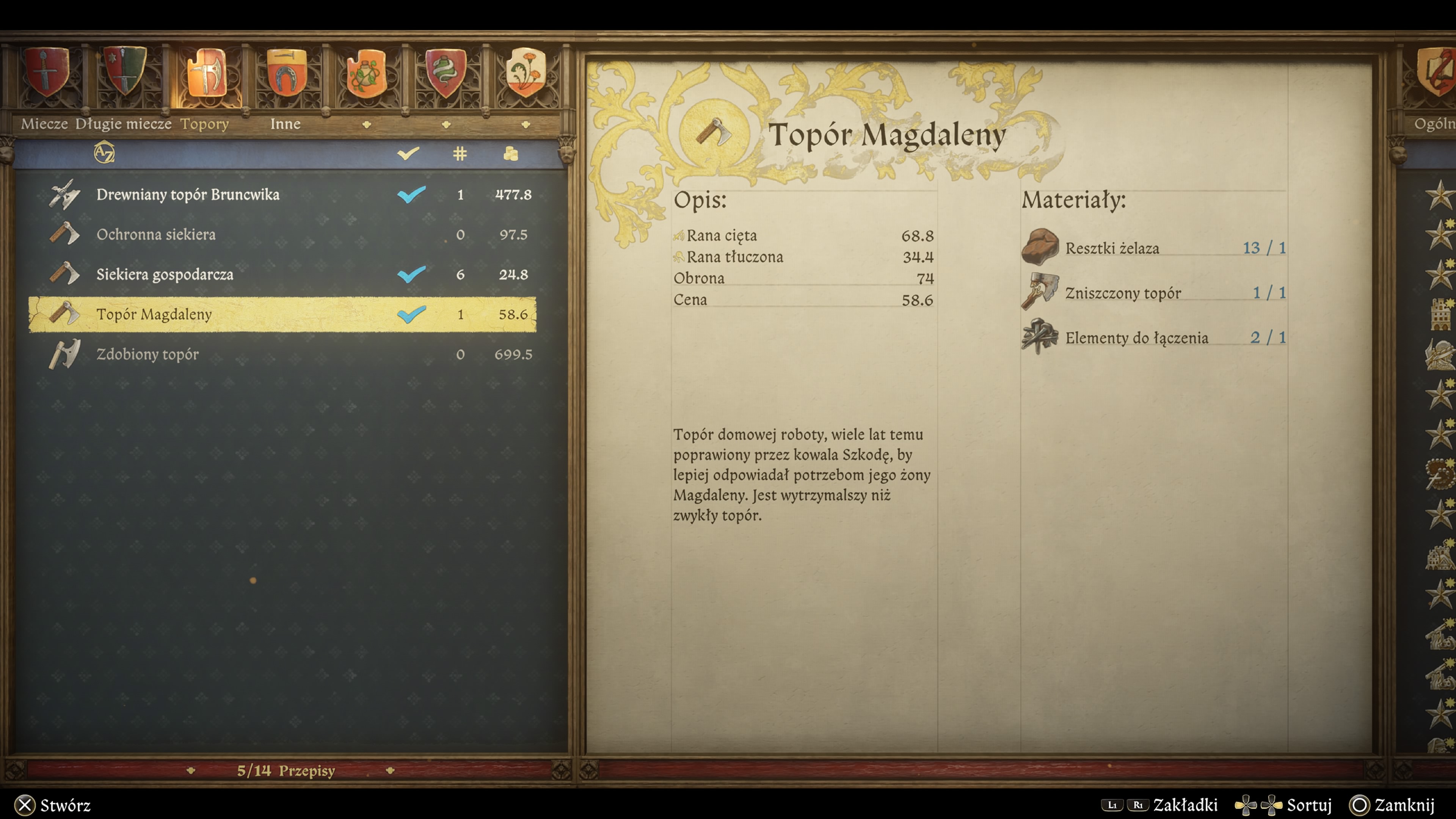Sort list by price coins column
This screenshot has width=1456, height=819.
tap(511, 153)
